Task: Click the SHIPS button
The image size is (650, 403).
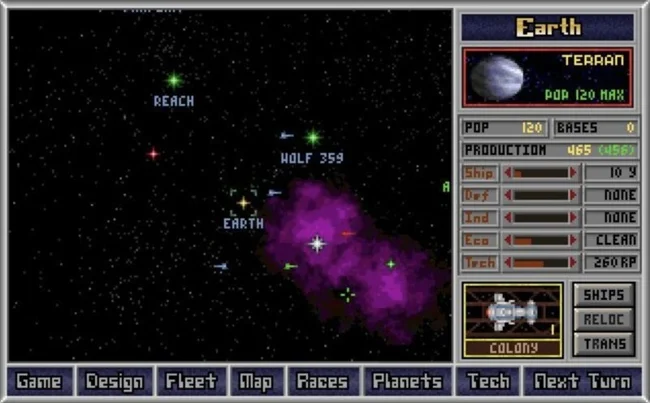Action: [604, 295]
